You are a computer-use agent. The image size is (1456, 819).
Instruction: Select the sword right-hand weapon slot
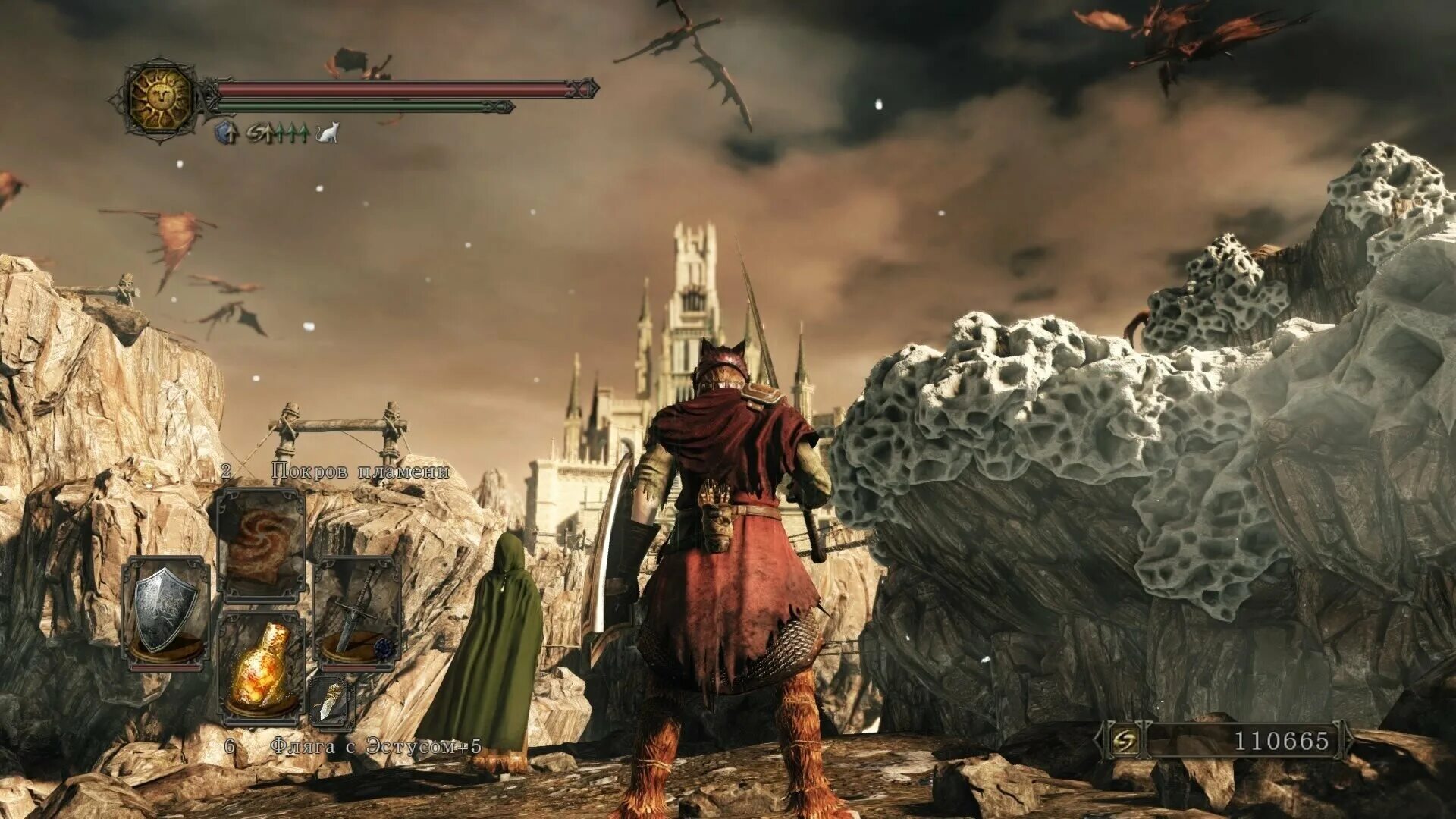(356, 613)
